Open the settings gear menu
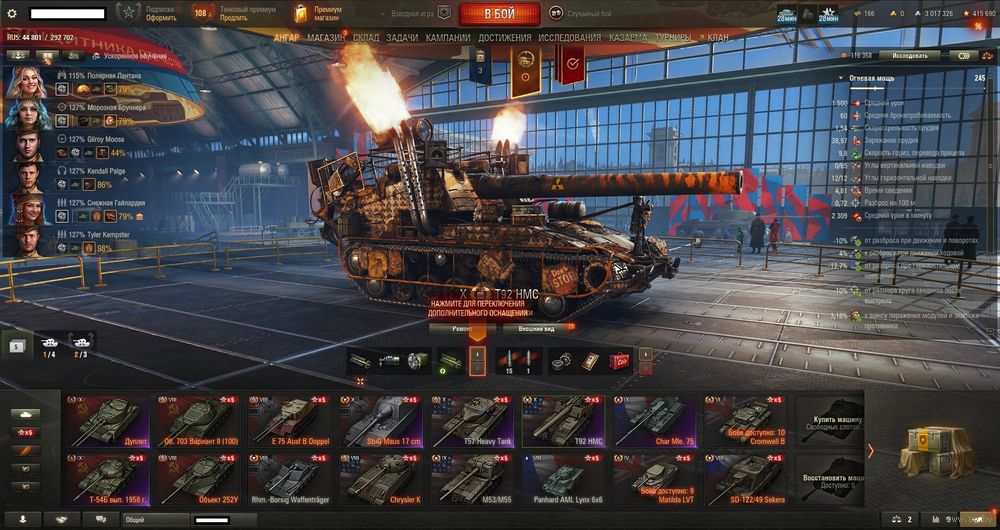Image resolution: width=1000 pixels, height=530 pixels. (12, 13)
